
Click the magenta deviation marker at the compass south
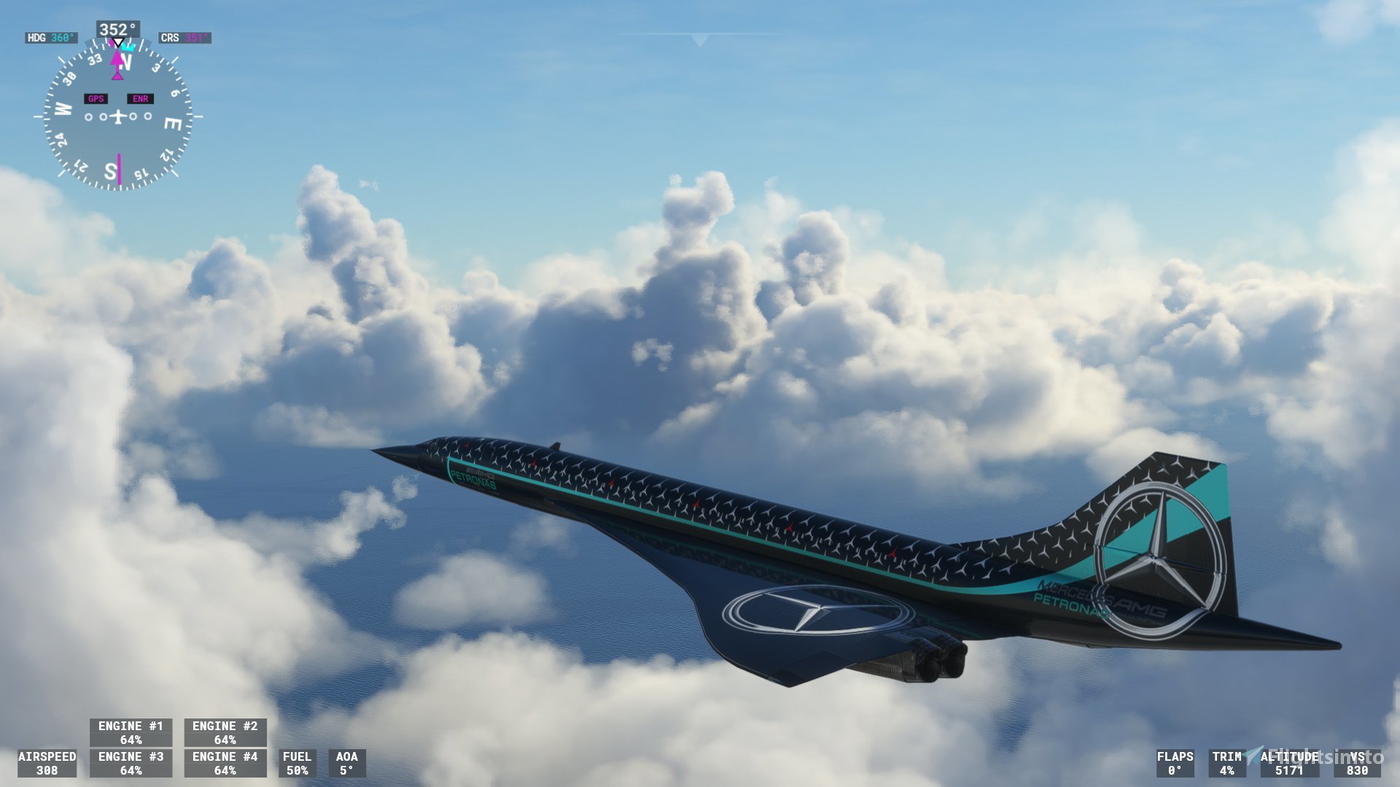[119, 169]
